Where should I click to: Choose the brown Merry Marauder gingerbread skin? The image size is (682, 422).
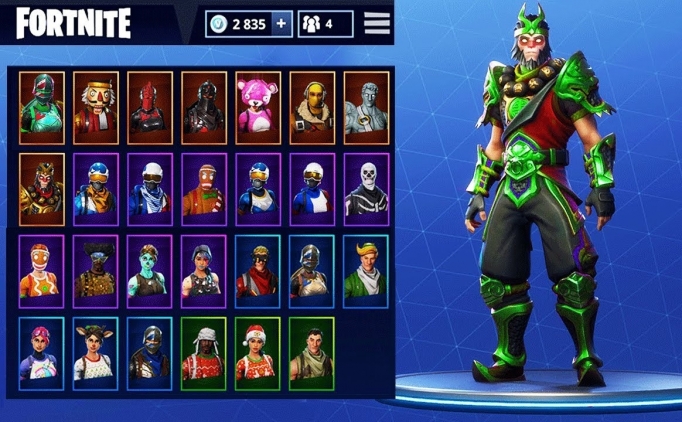tap(203, 189)
